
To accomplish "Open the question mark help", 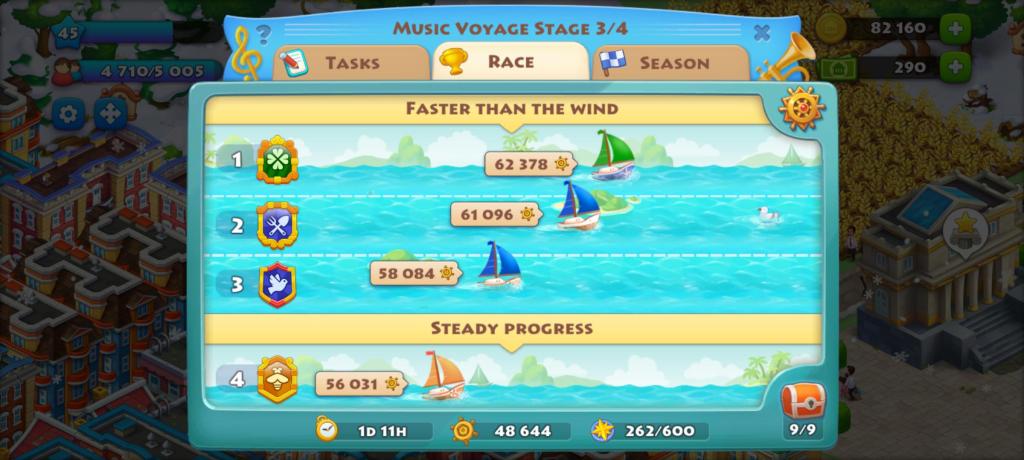I will tap(263, 32).
